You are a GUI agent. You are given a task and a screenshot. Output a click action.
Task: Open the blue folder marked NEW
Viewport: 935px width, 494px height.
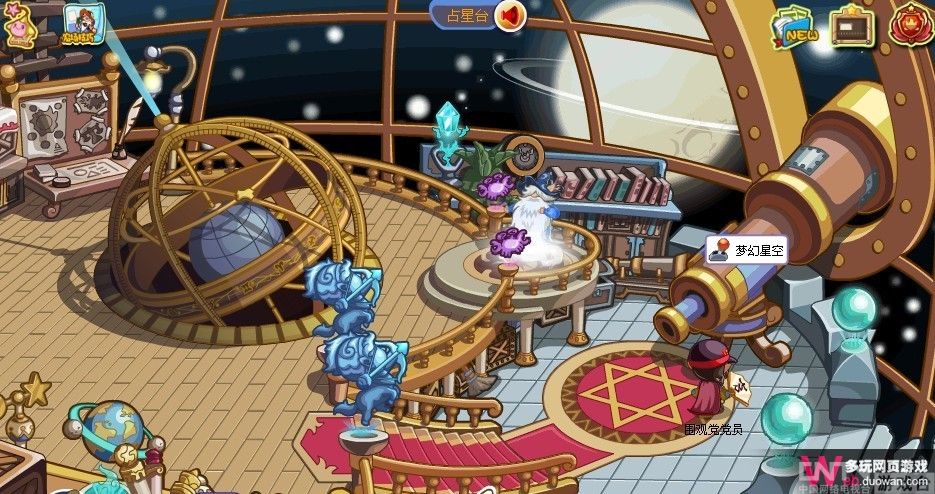pos(796,28)
